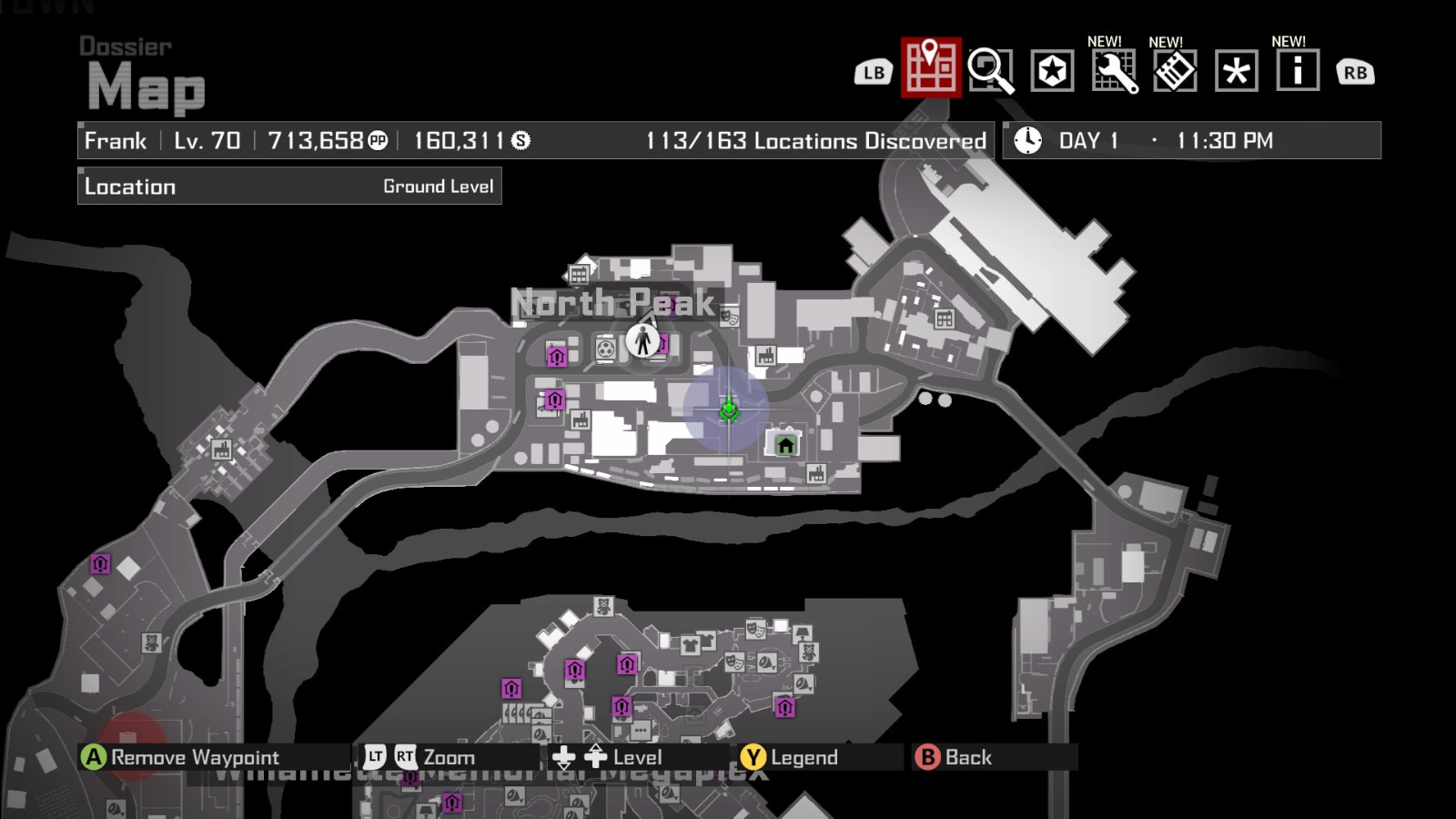Image resolution: width=1456 pixels, height=819 pixels.
Task: Click Remove Waypoint with the A button
Action: point(164,756)
